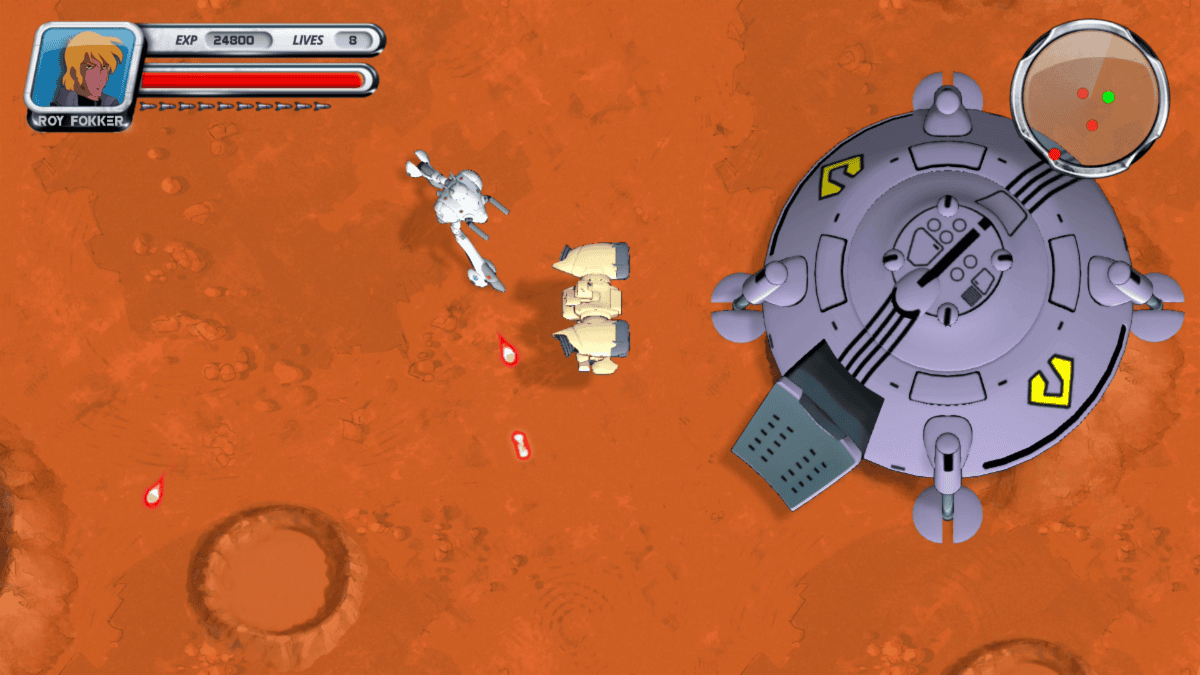Open the circular radar minimap
This screenshot has height=675, width=1200.
[x=1090, y=98]
